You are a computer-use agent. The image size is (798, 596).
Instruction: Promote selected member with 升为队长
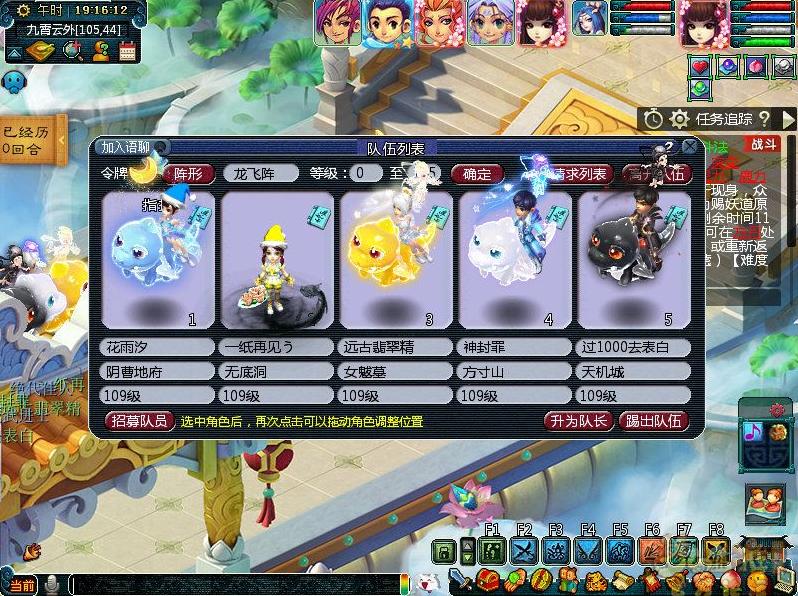[x=578, y=421]
